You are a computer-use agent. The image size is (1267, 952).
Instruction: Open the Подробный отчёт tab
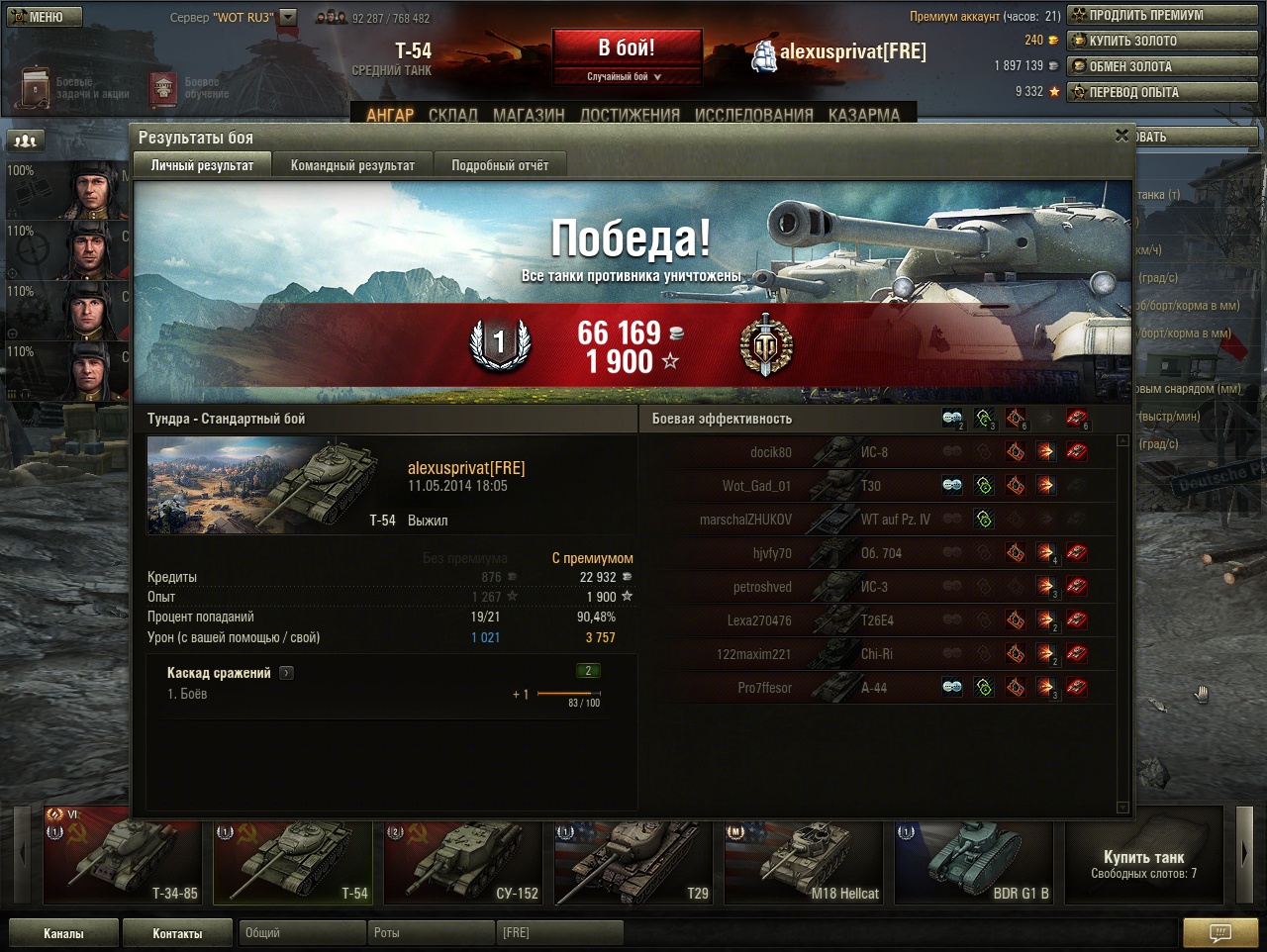500,165
